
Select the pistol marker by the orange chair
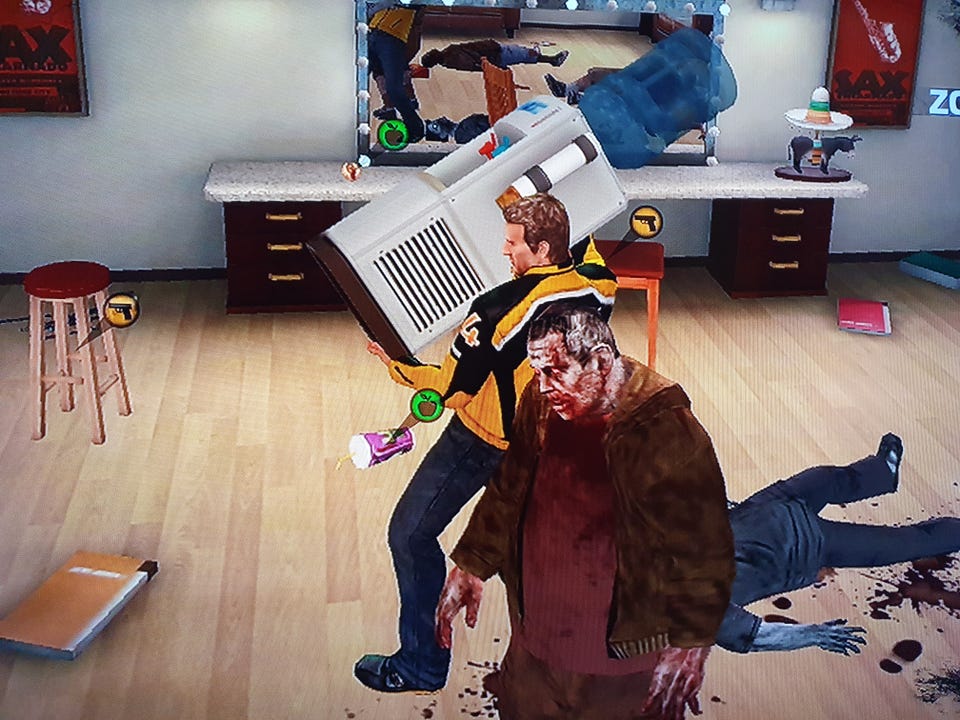click(x=646, y=222)
